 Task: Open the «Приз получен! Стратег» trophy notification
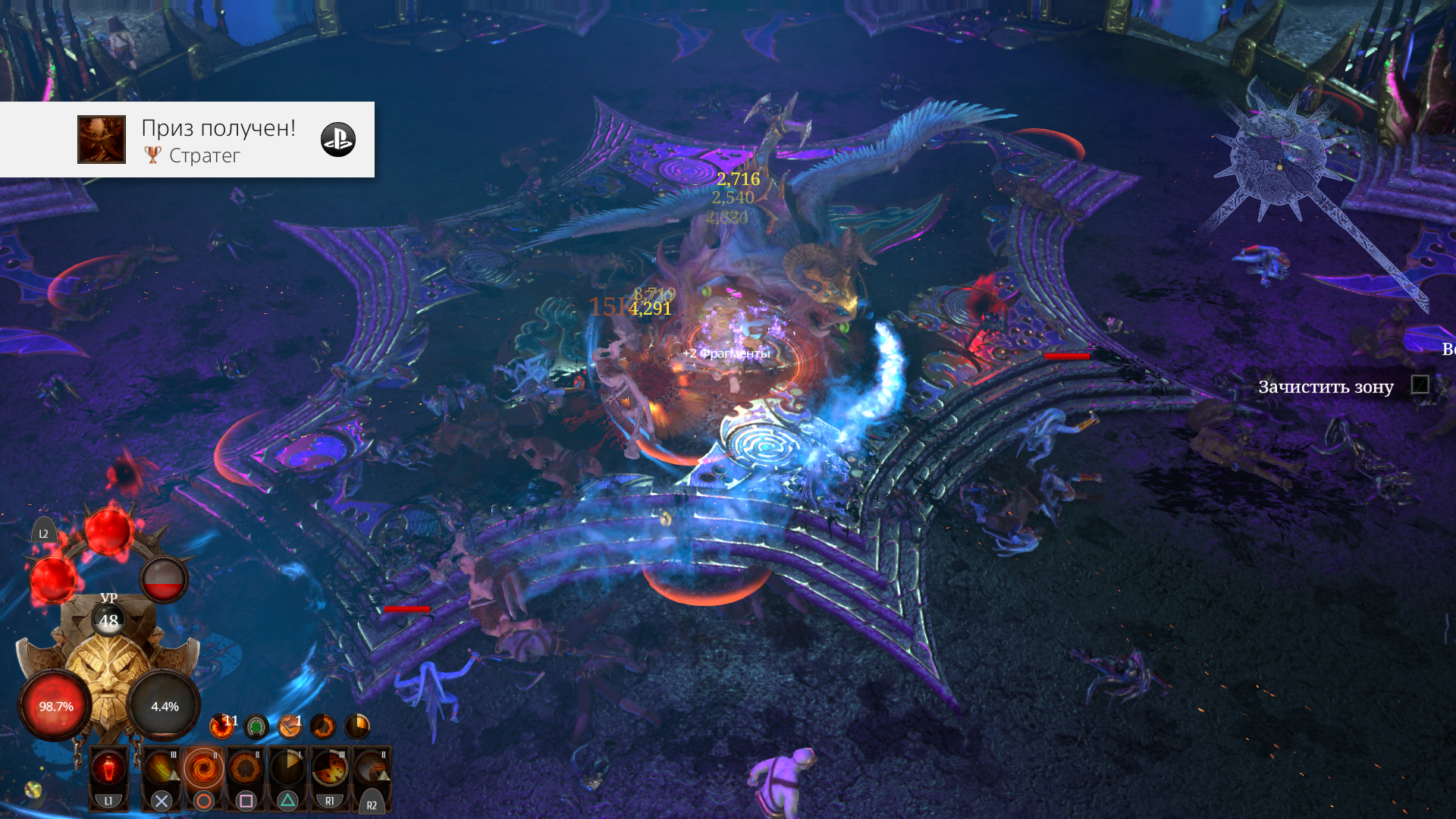point(218,140)
